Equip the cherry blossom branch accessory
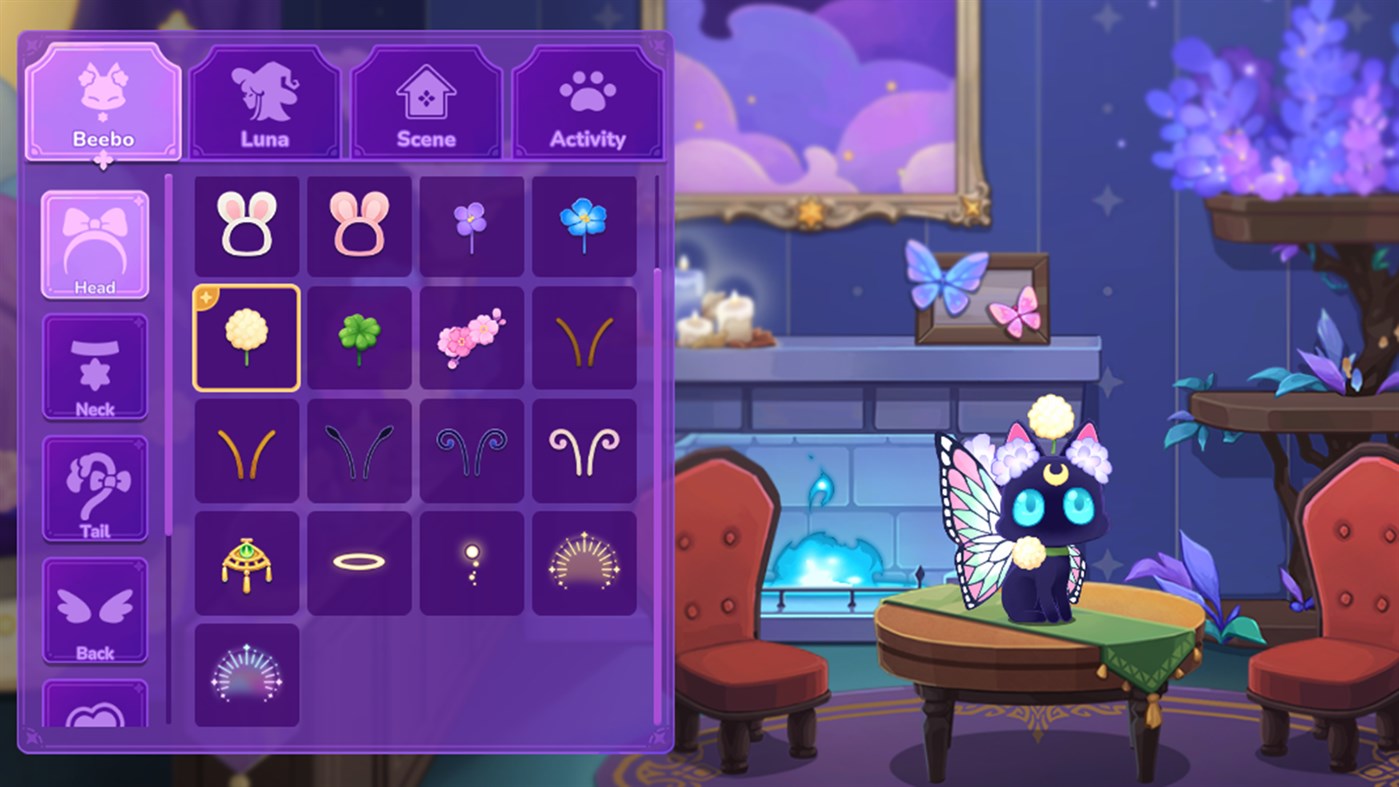The image size is (1399, 787). [471, 335]
